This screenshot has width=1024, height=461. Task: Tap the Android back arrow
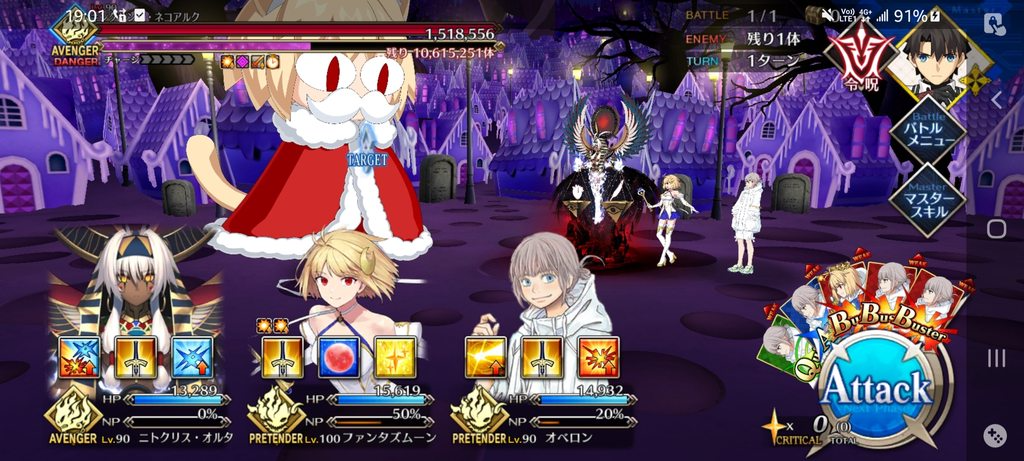(996, 99)
